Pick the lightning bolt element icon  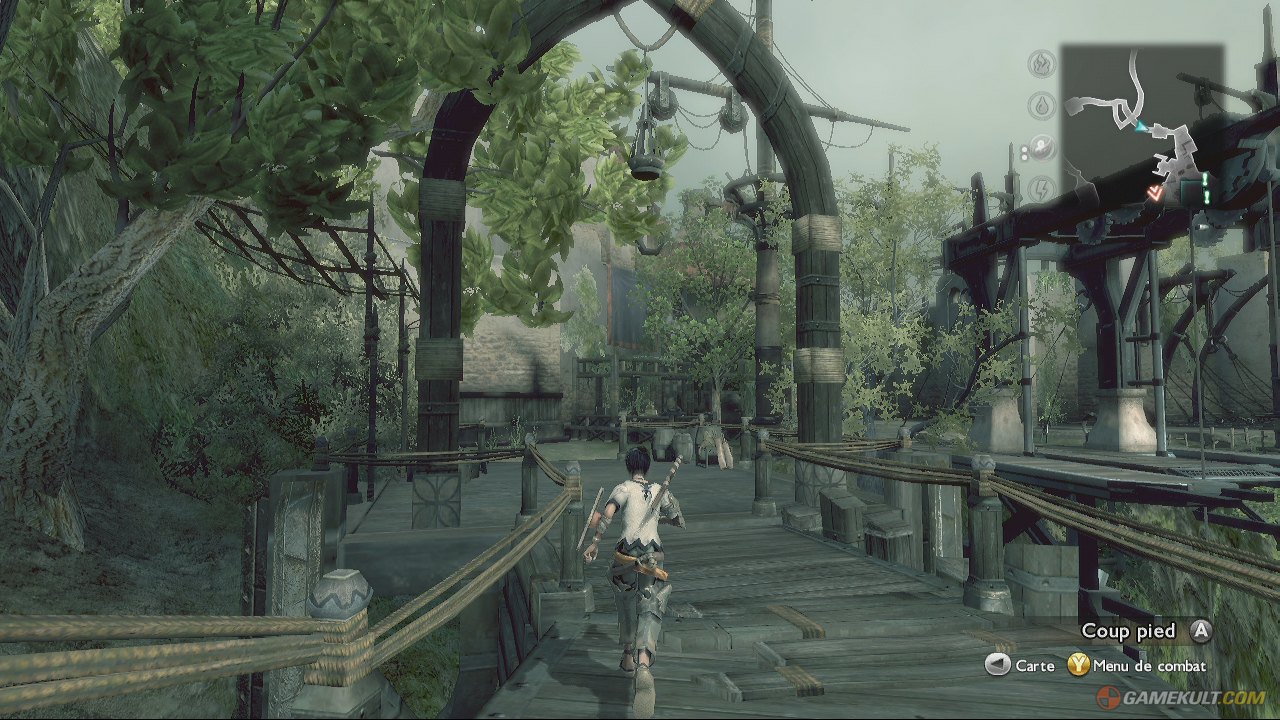click(1042, 189)
